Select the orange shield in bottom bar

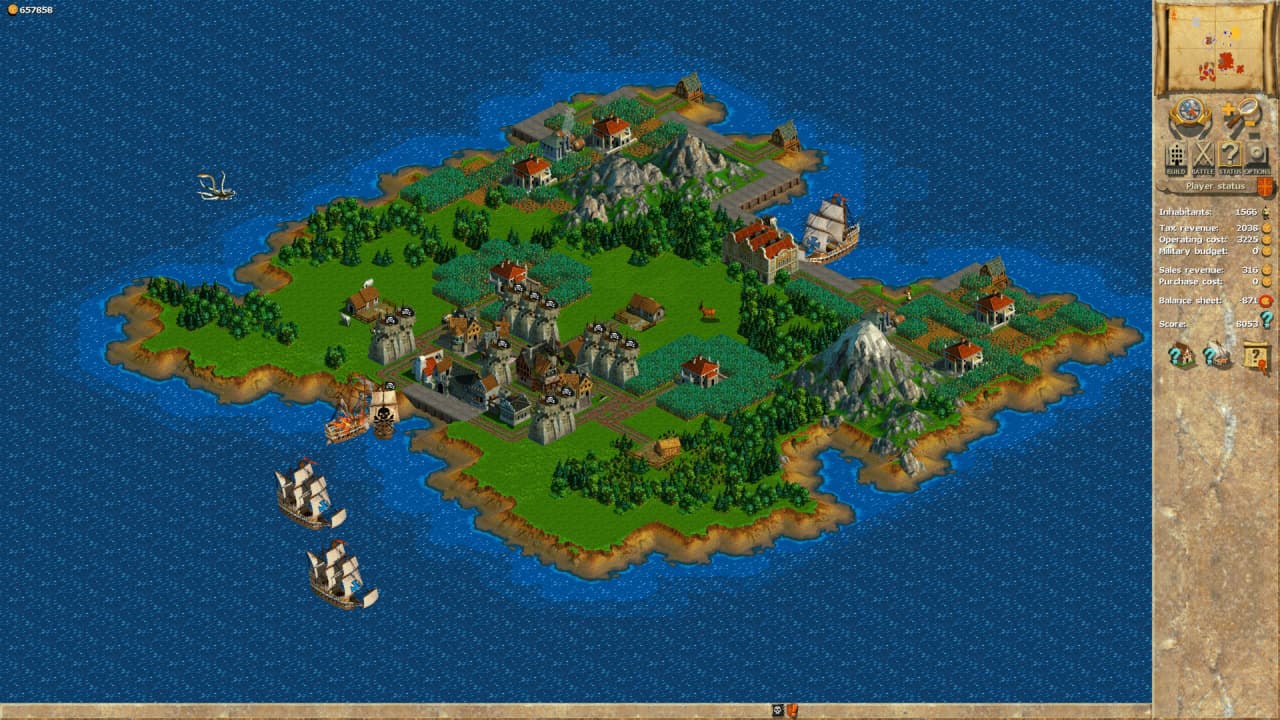pyautogui.click(x=791, y=711)
